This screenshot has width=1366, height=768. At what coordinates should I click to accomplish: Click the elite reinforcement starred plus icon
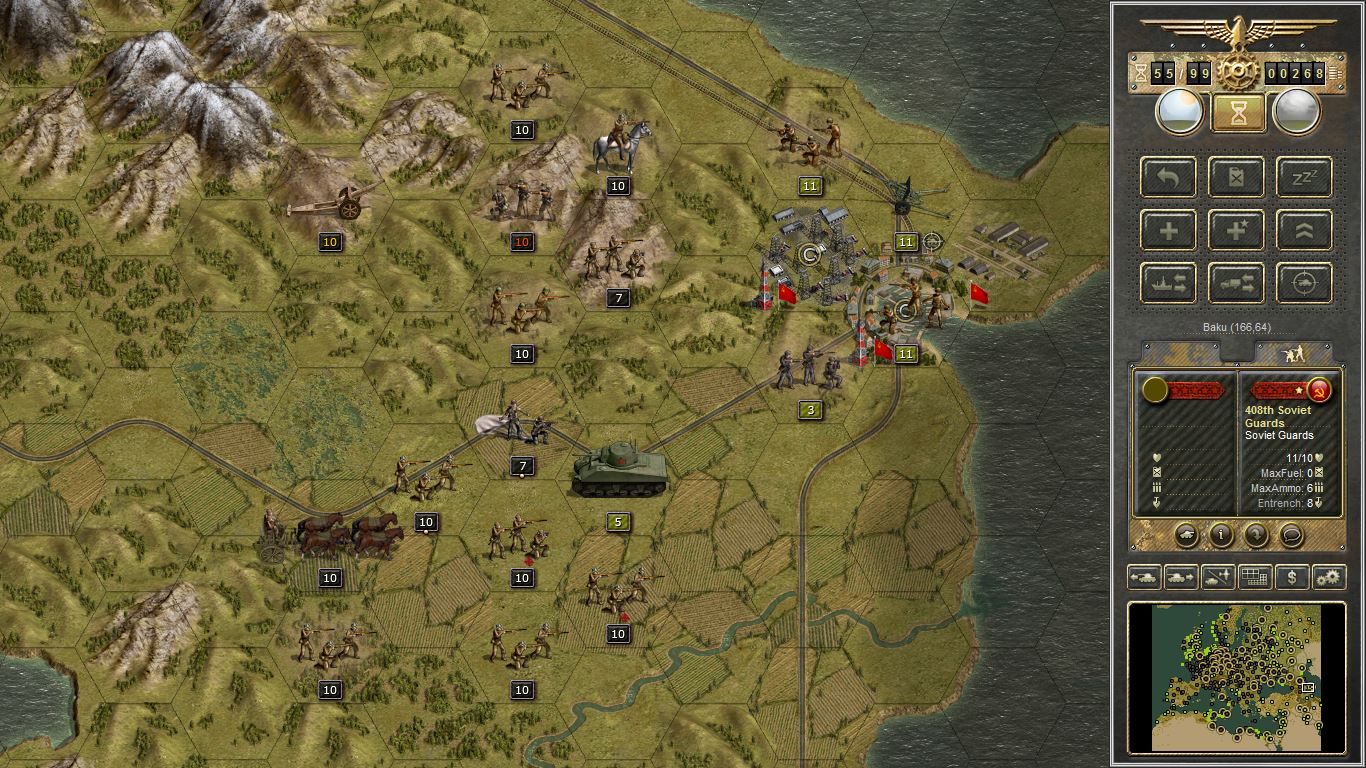(x=1236, y=230)
